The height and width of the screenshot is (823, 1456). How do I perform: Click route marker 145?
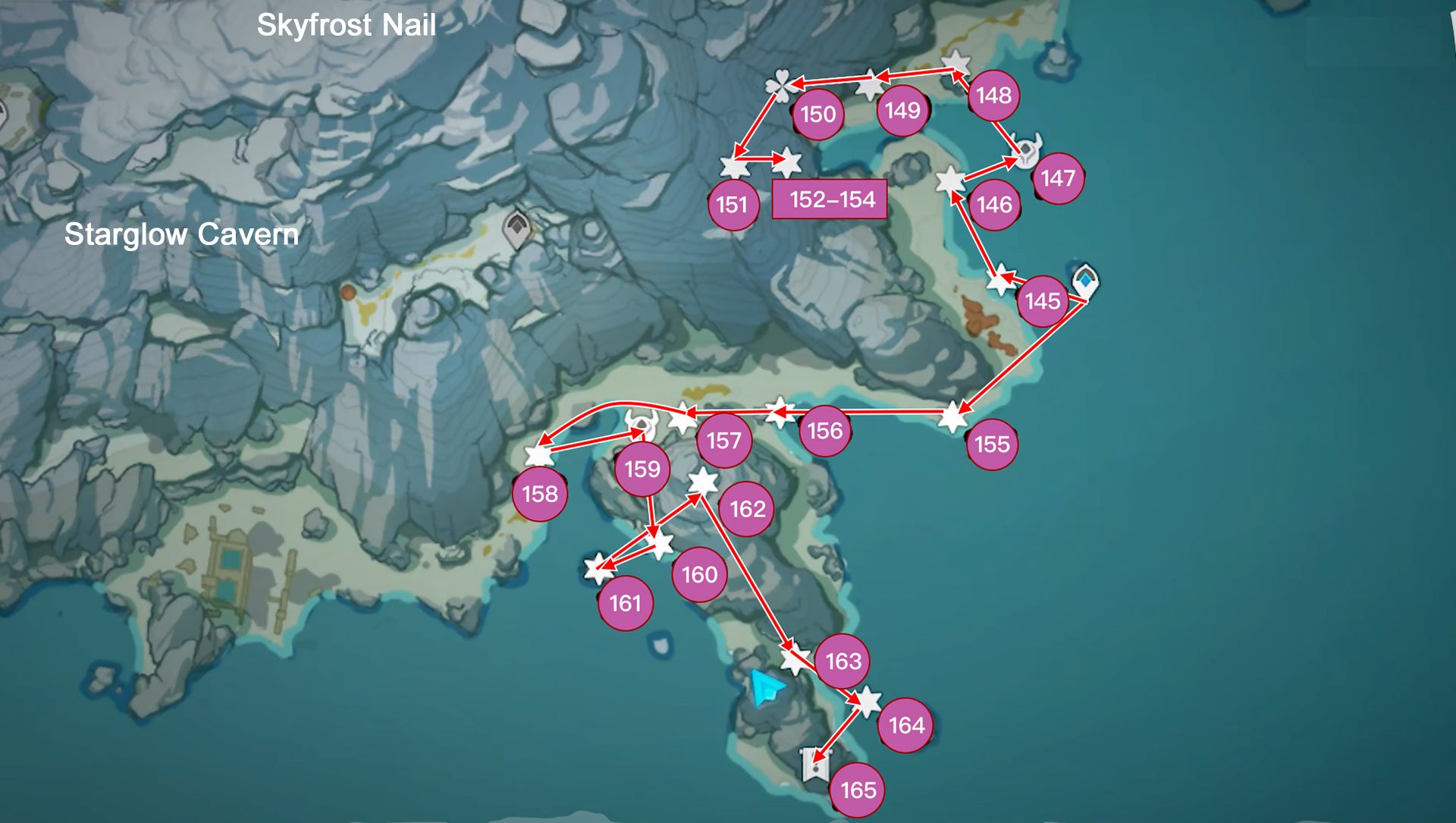click(x=1043, y=300)
